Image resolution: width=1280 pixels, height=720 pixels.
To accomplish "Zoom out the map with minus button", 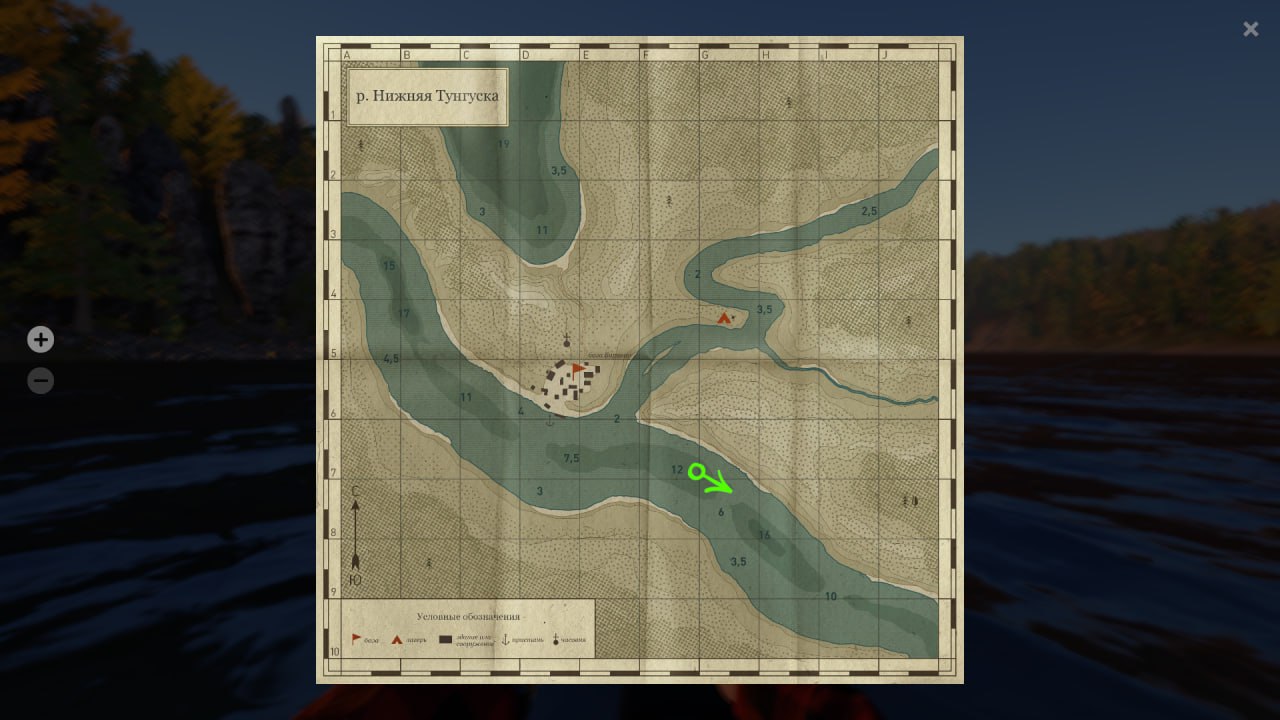I will pos(40,381).
